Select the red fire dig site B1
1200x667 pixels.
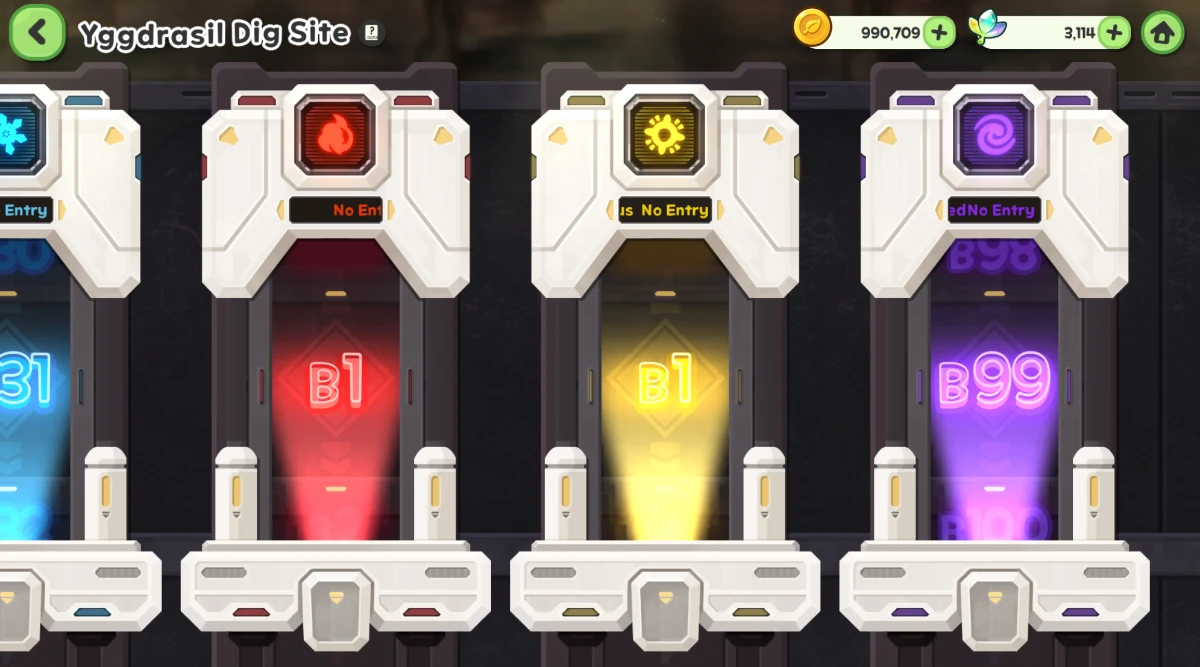(x=336, y=385)
